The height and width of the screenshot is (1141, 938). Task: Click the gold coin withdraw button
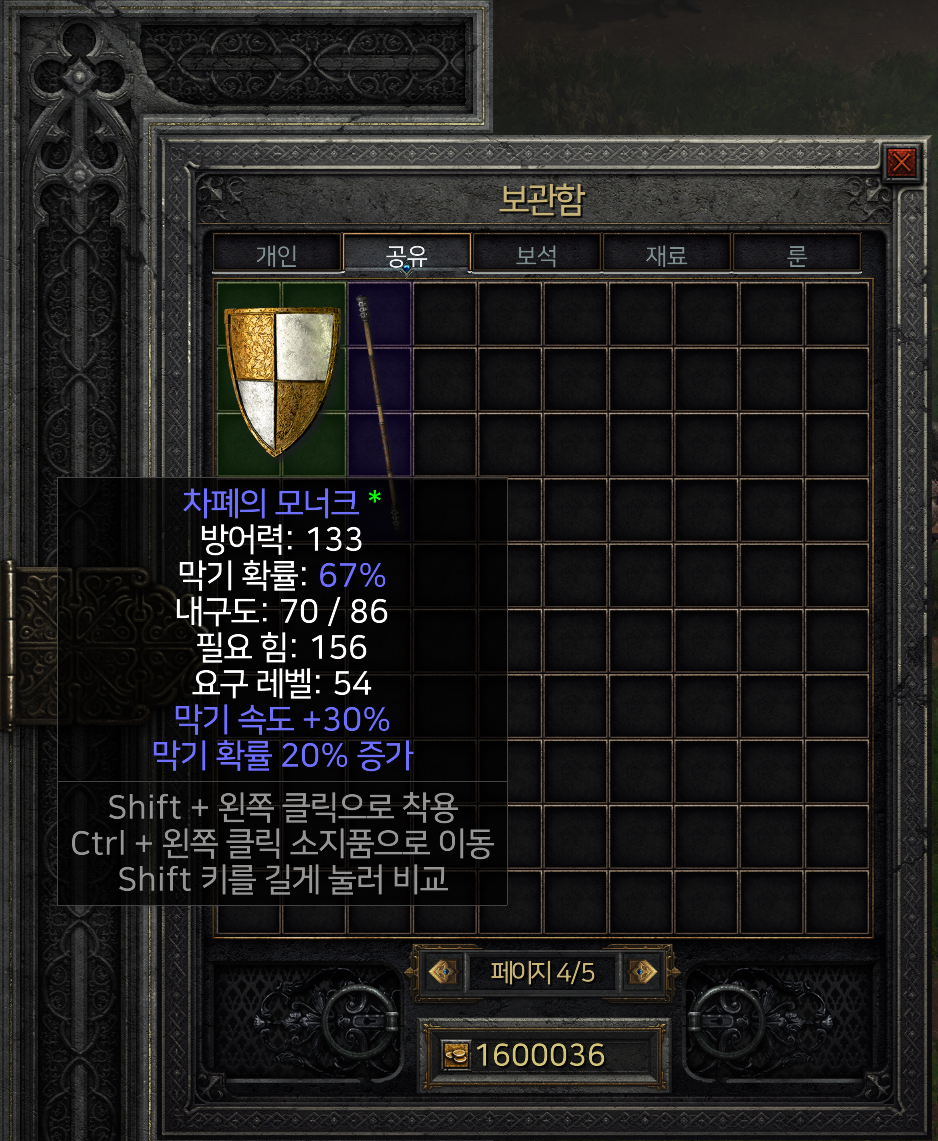click(x=456, y=1055)
